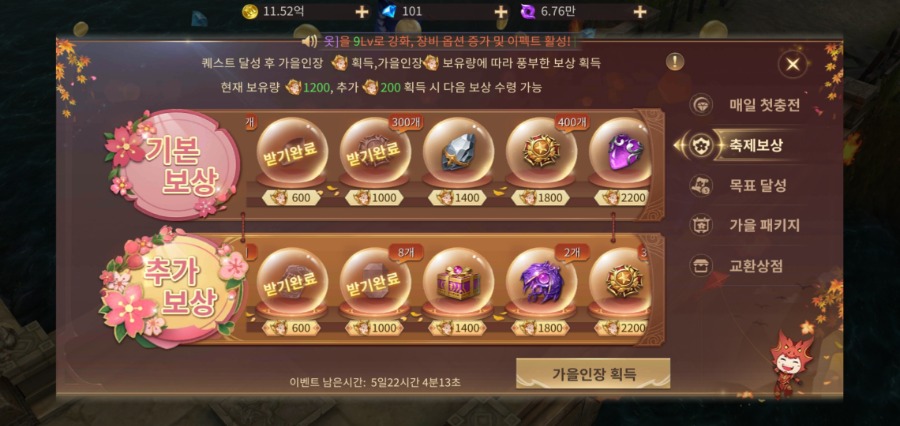Viewport: 900px width, 426px height.
Task: Select the gold medal bonus reward at 2200
Action: pyautogui.click(x=622, y=284)
